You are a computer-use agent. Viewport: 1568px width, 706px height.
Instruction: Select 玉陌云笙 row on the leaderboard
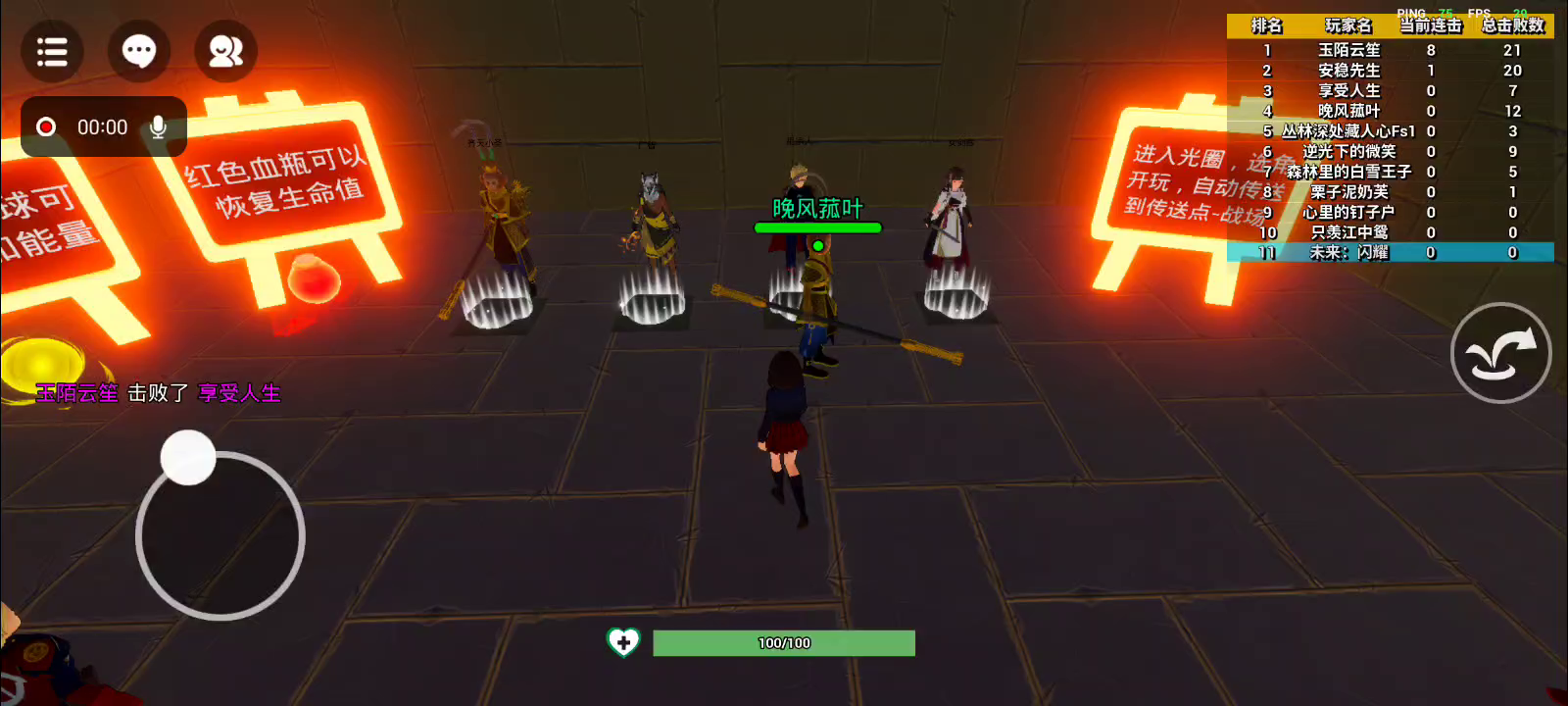click(x=1390, y=50)
